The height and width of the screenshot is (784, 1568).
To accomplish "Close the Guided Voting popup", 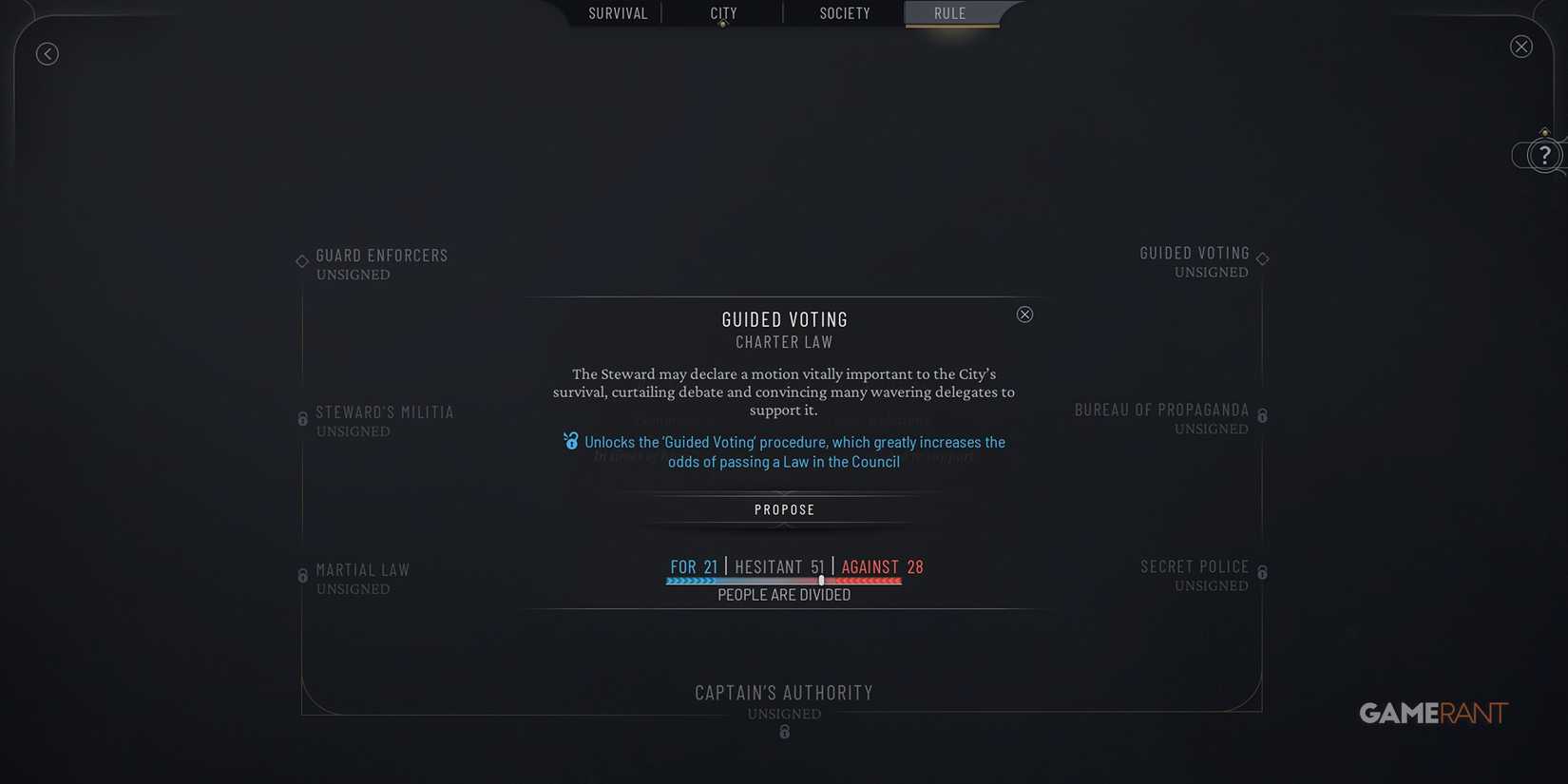I will [x=1024, y=314].
